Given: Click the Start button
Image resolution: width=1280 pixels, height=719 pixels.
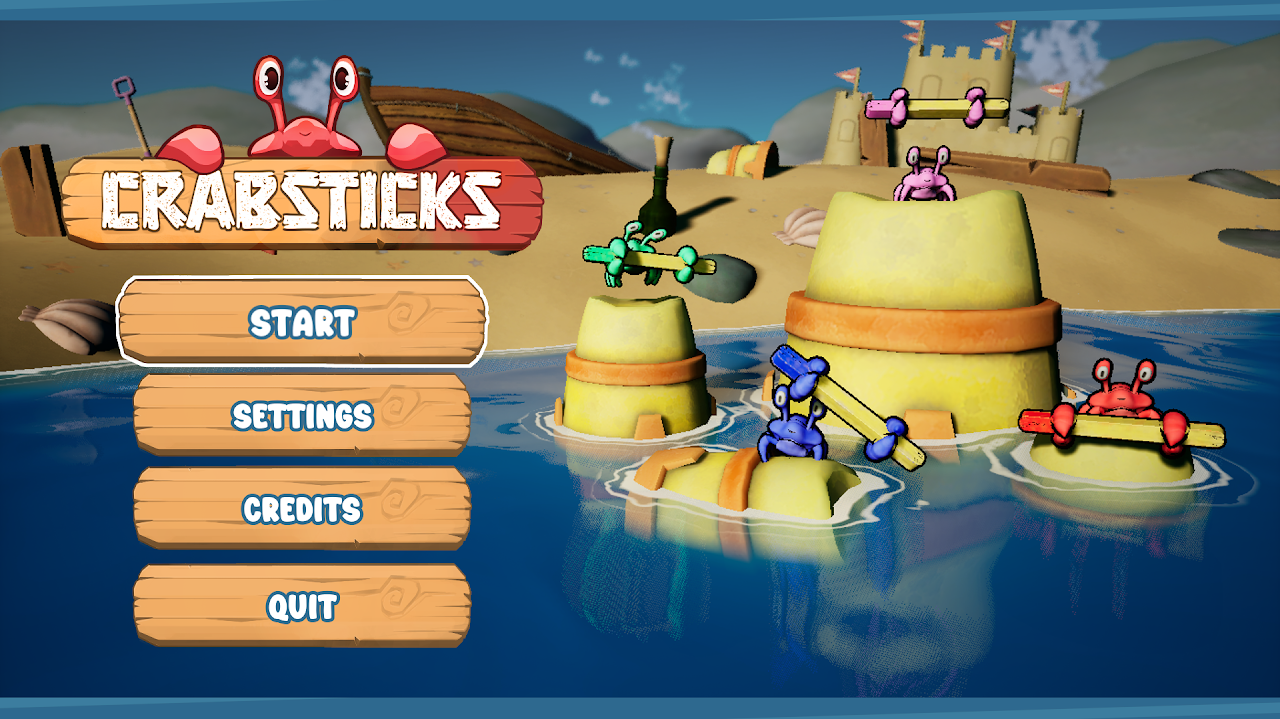Looking at the screenshot, I should point(302,321).
